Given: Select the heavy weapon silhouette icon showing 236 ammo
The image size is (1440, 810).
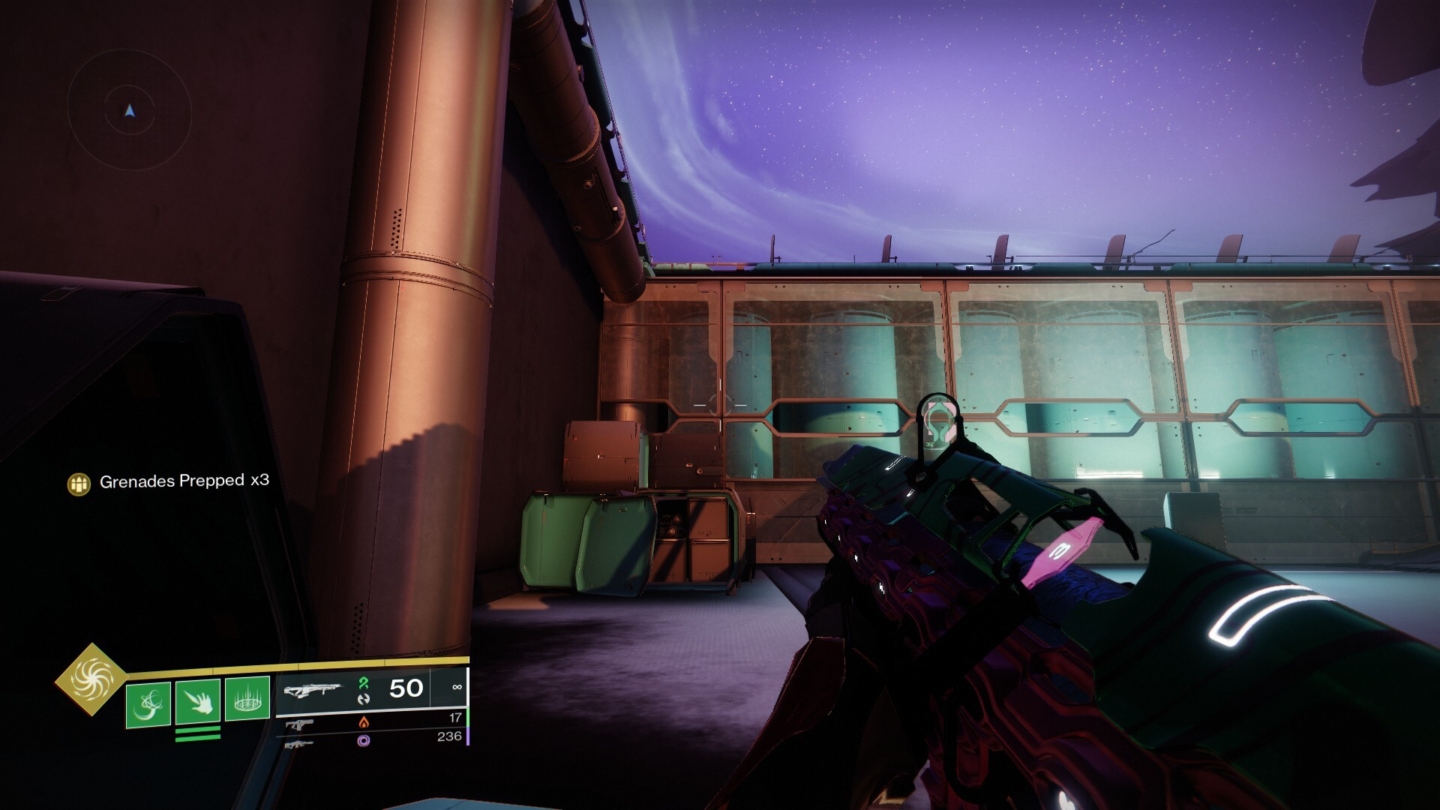Looking at the screenshot, I should [x=298, y=744].
